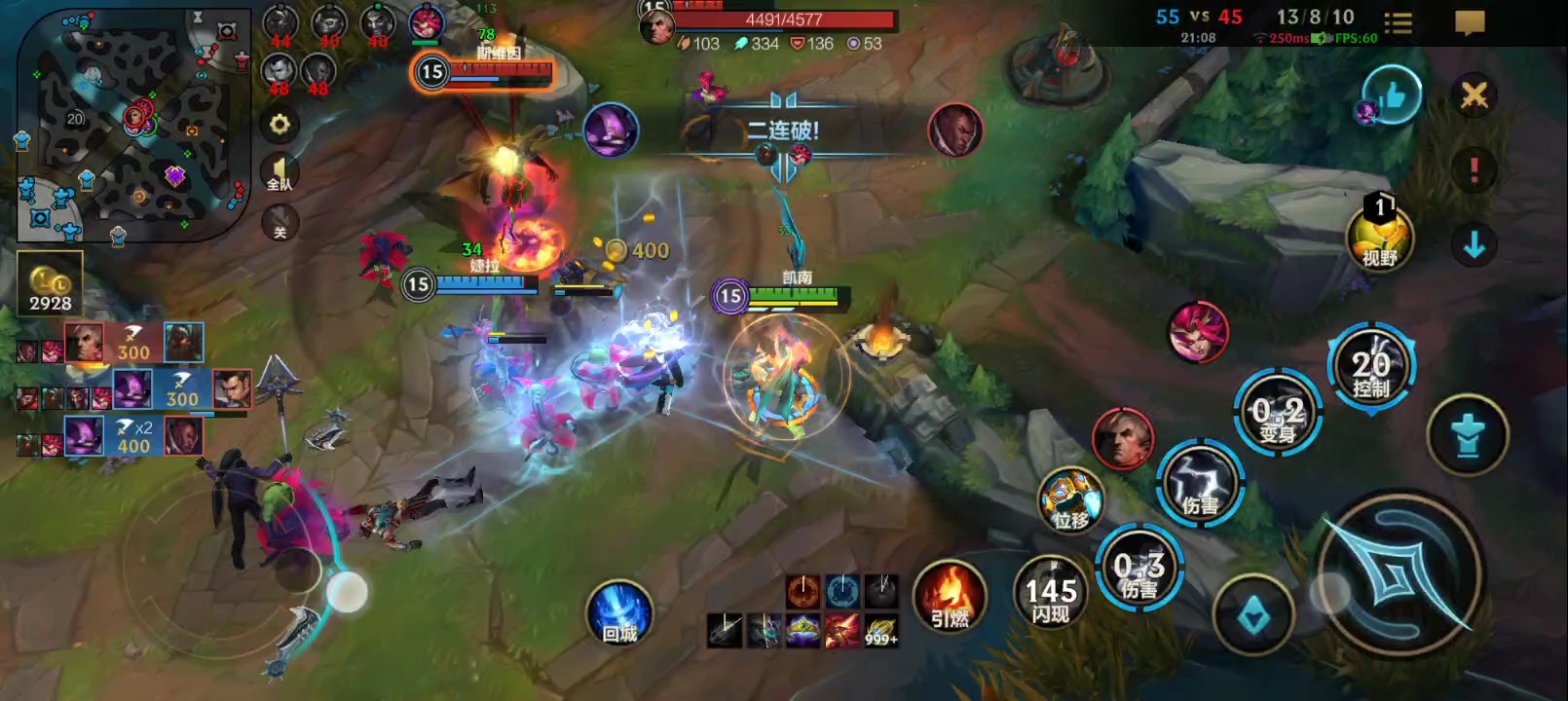Trigger the 变身 transform ability

[1278, 413]
